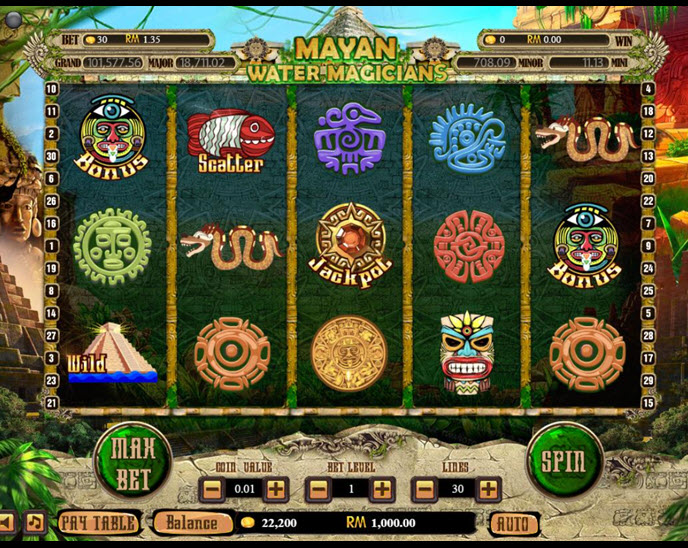This screenshot has width=688, height=548.
Task: Add more pay lines
Action: tap(488, 490)
